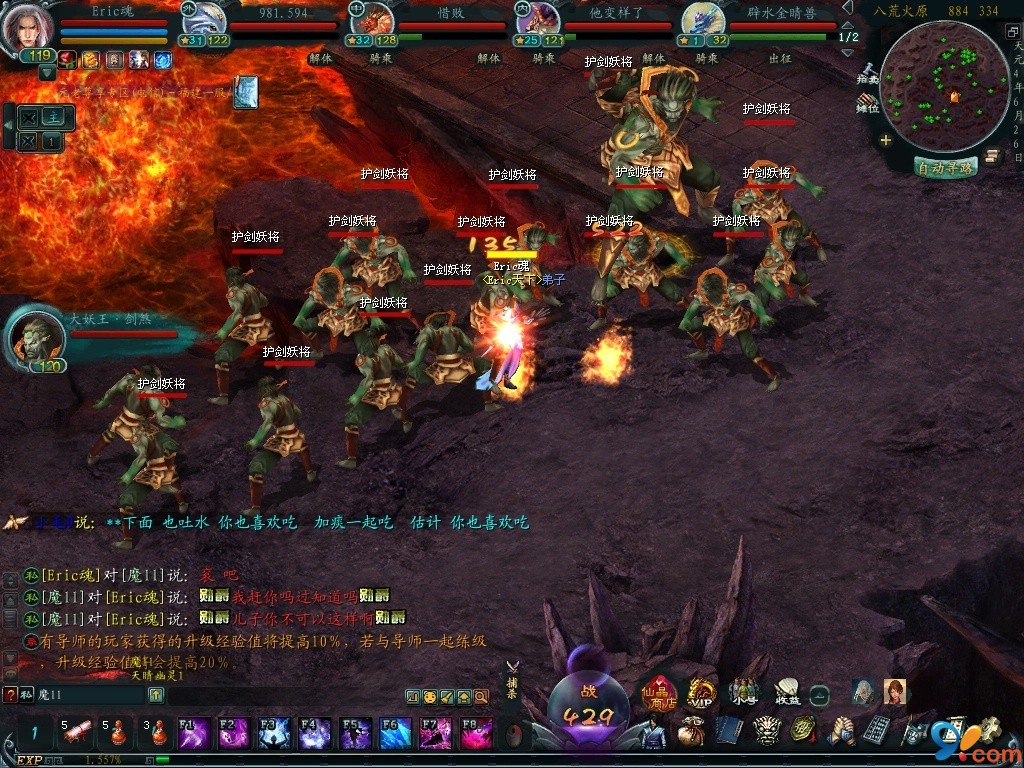Select the 981.594 white dragon pet portrait

pyautogui.click(x=203, y=22)
